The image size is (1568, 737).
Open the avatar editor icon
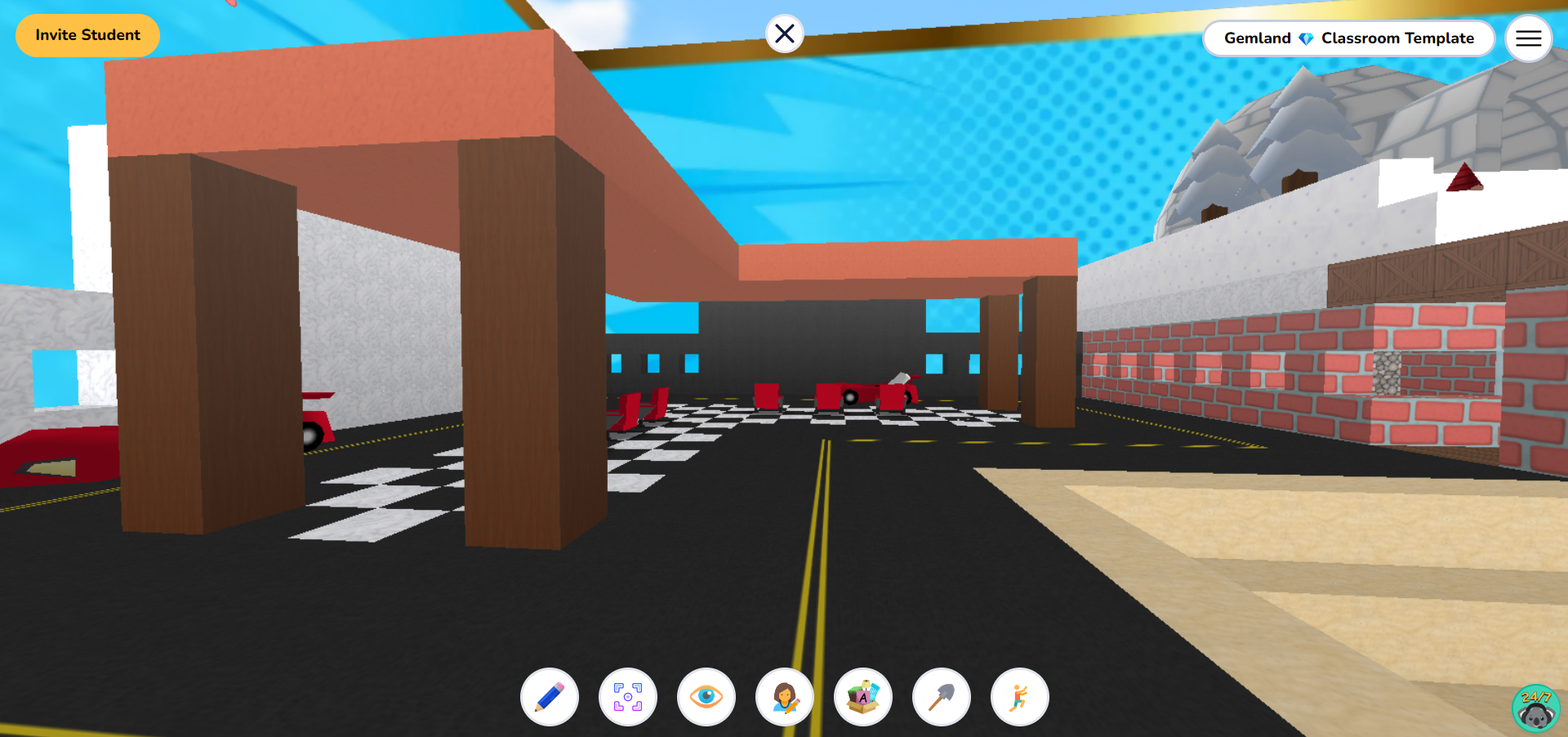point(785,697)
